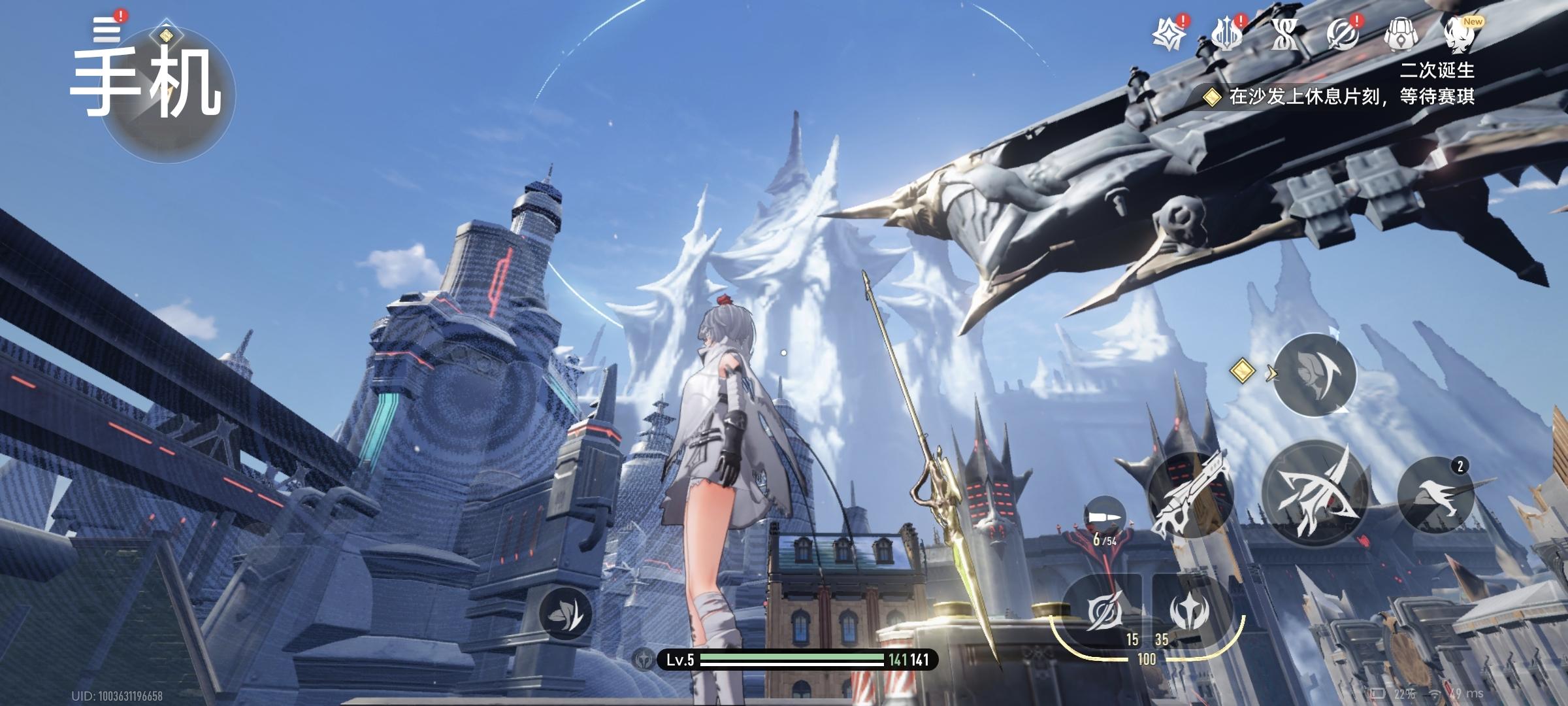The image size is (1568, 706).
Task: Open the backpack inventory icon
Action: coord(1399,34)
